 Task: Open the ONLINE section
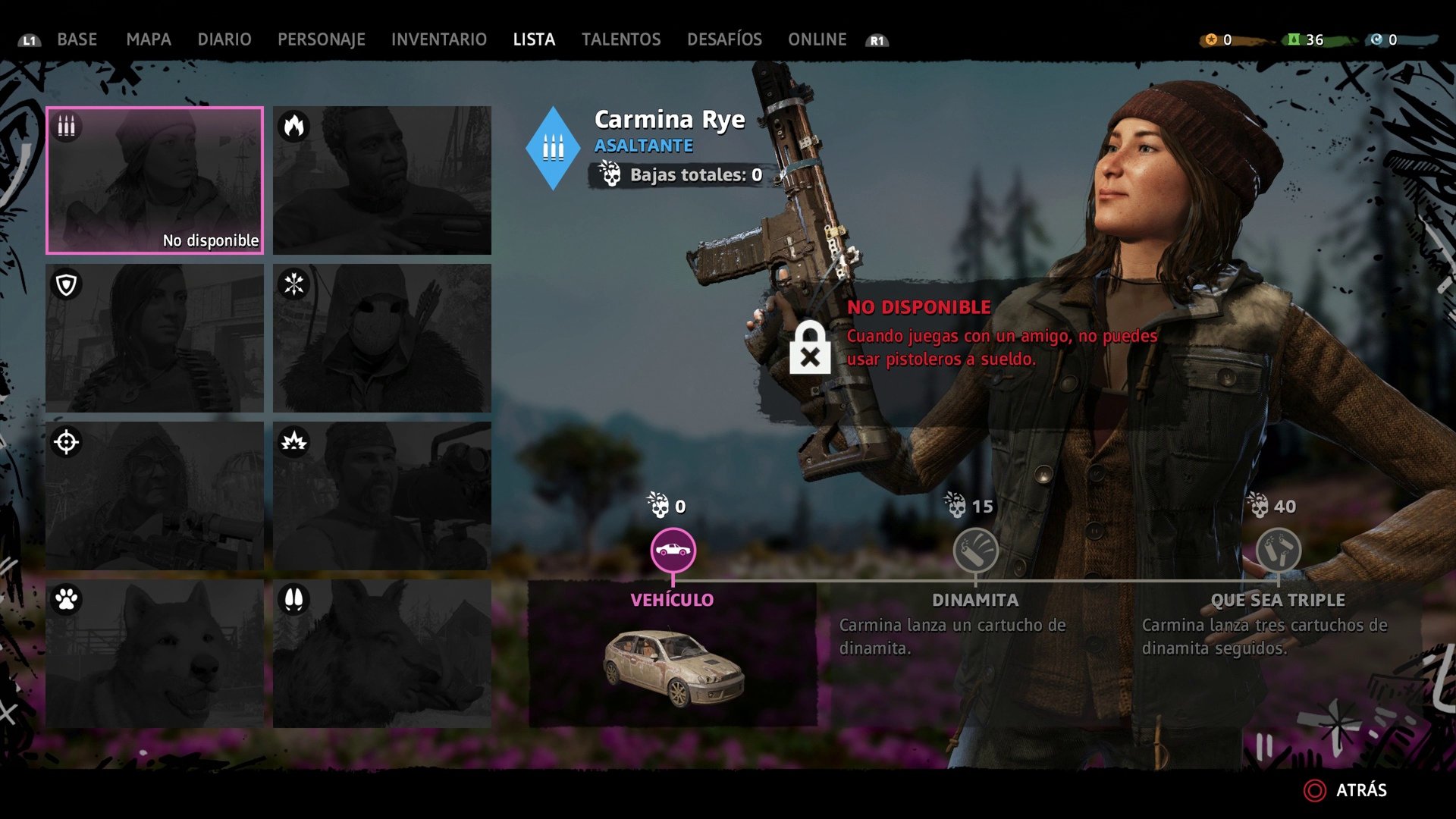click(817, 39)
